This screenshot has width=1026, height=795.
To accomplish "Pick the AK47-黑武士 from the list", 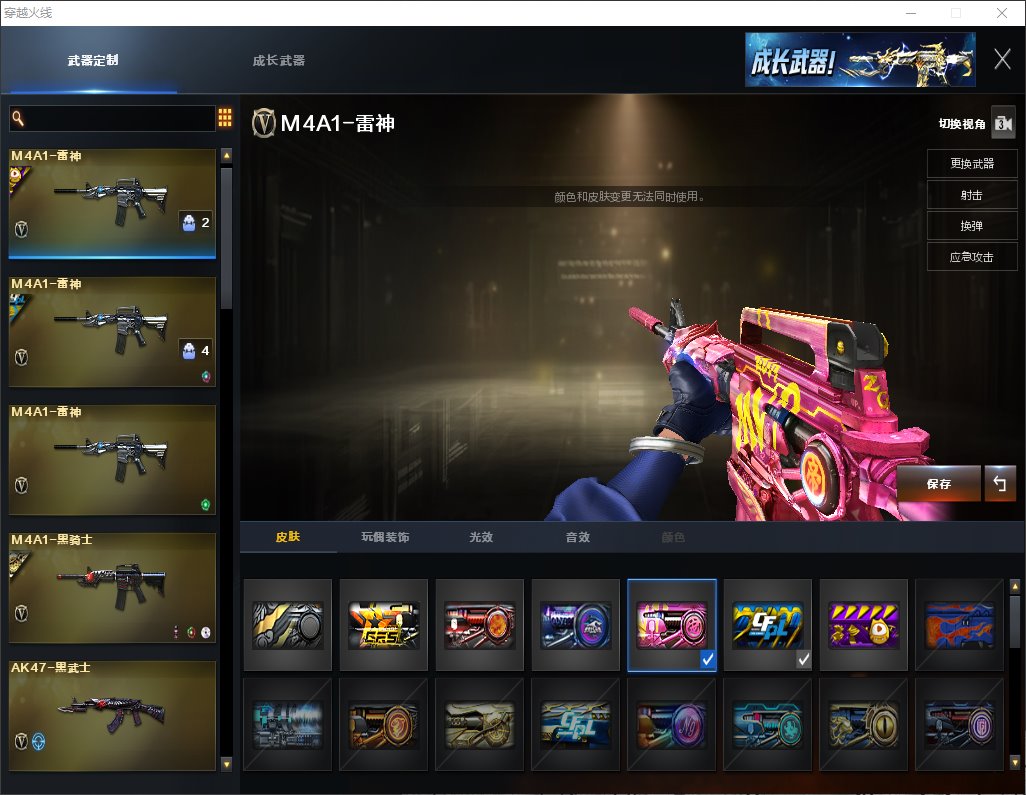I will [112, 715].
